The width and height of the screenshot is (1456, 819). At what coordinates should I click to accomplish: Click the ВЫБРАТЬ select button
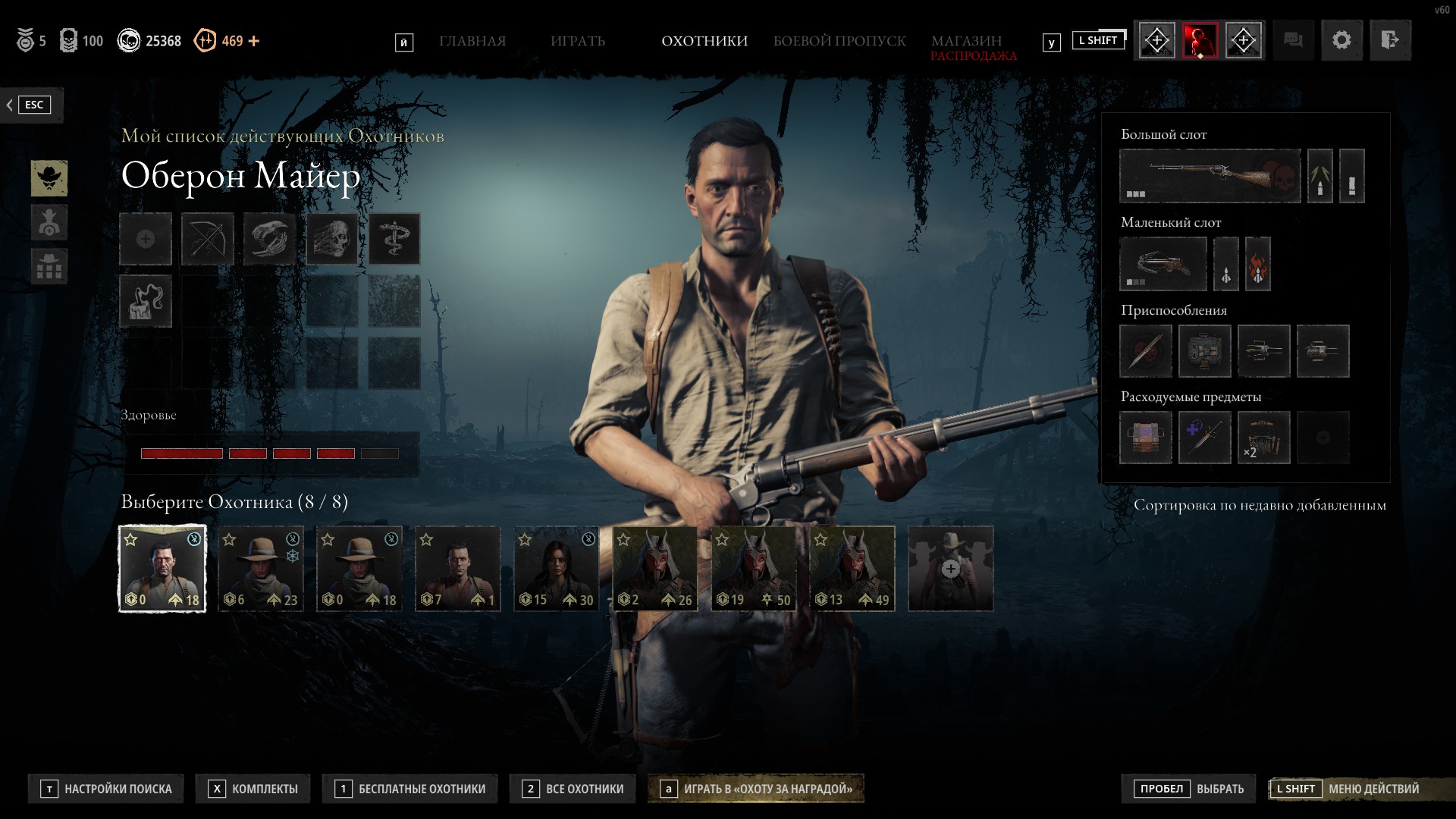tap(1188, 789)
